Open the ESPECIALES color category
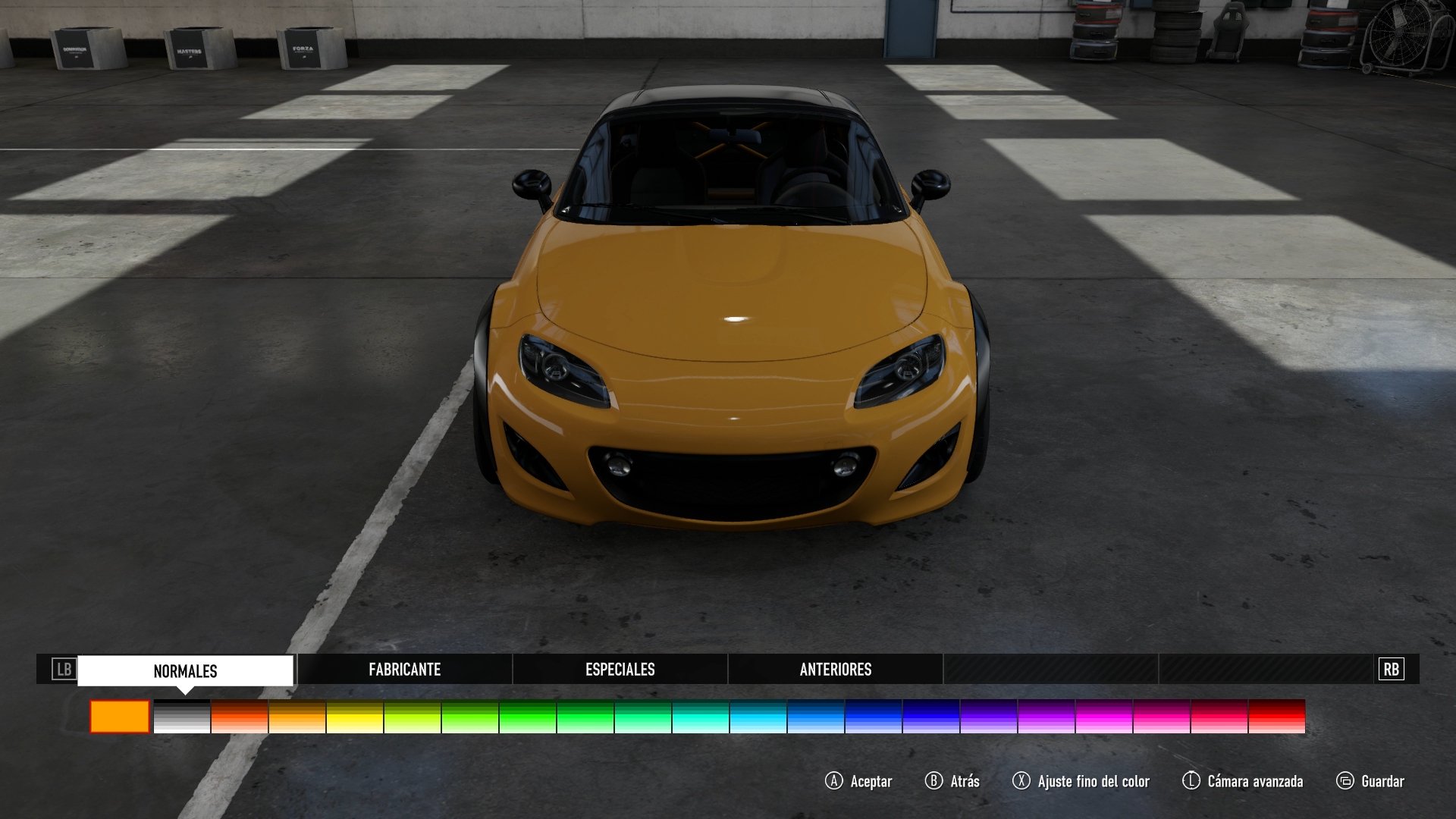This screenshot has width=1456, height=819. (x=620, y=670)
